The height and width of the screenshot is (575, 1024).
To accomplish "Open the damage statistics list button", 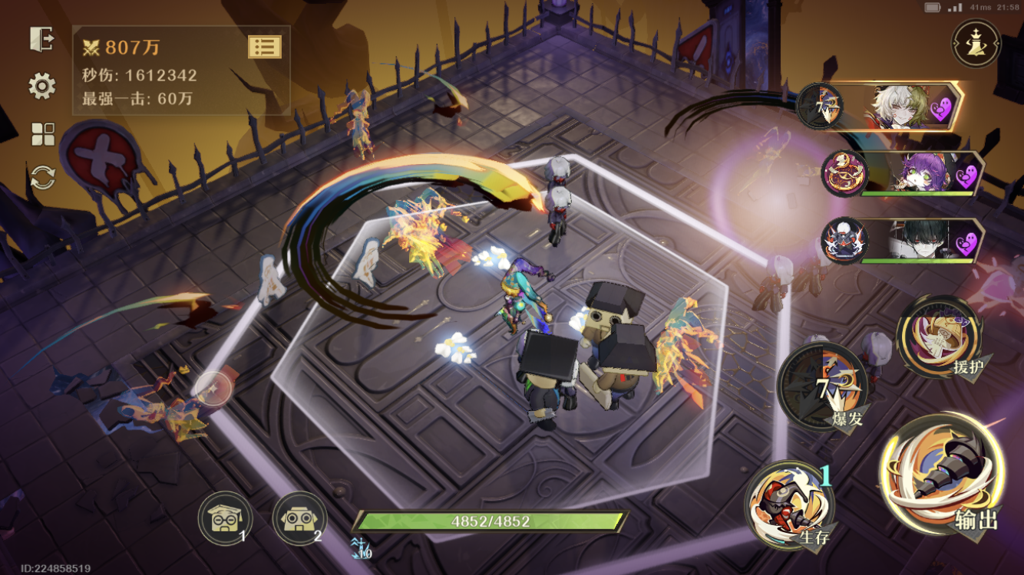I will click(264, 46).
